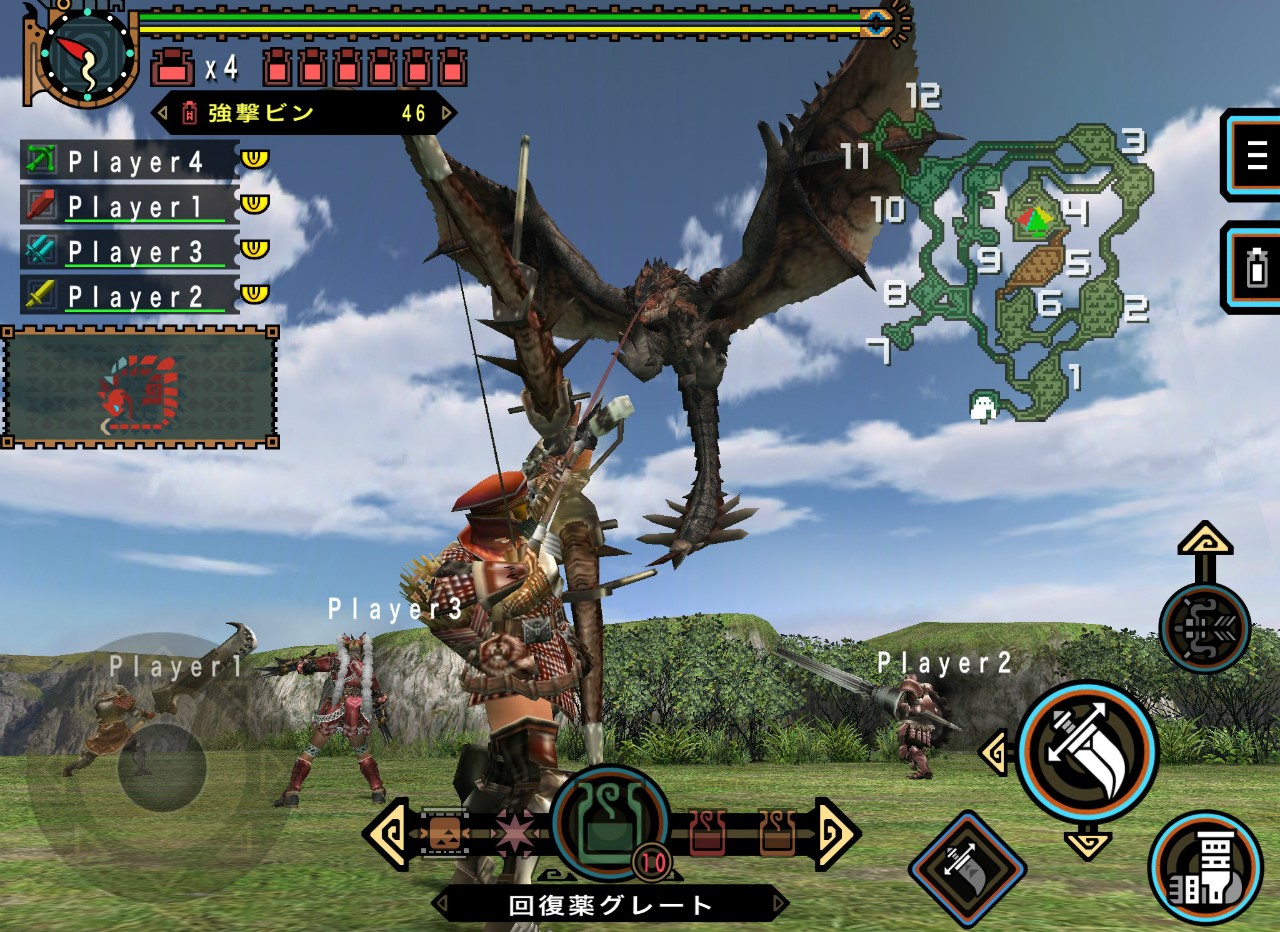Tap the small diamond weapon button
The image size is (1280, 932).
coord(967,868)
